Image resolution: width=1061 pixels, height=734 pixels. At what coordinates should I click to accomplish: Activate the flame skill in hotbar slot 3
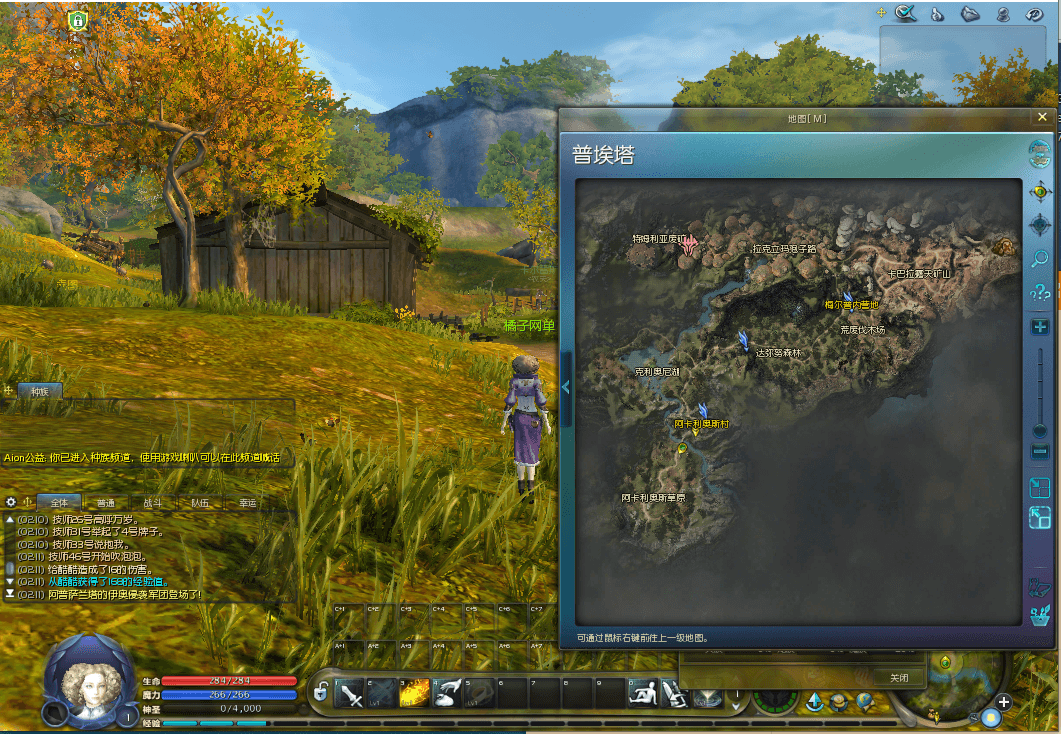[x=414, y=692]
